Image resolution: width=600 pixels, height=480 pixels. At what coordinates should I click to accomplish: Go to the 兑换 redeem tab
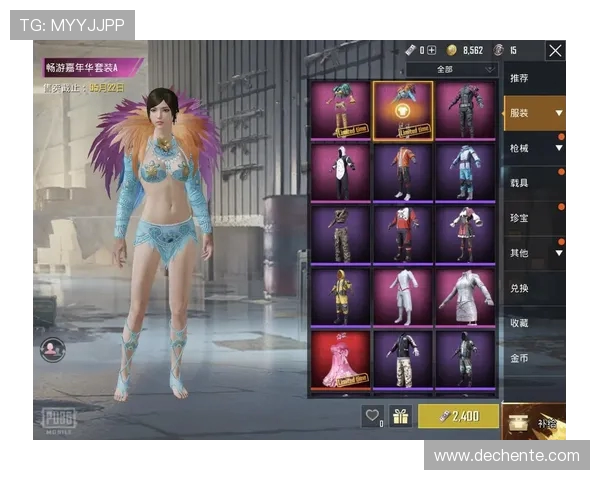[520, 288]
